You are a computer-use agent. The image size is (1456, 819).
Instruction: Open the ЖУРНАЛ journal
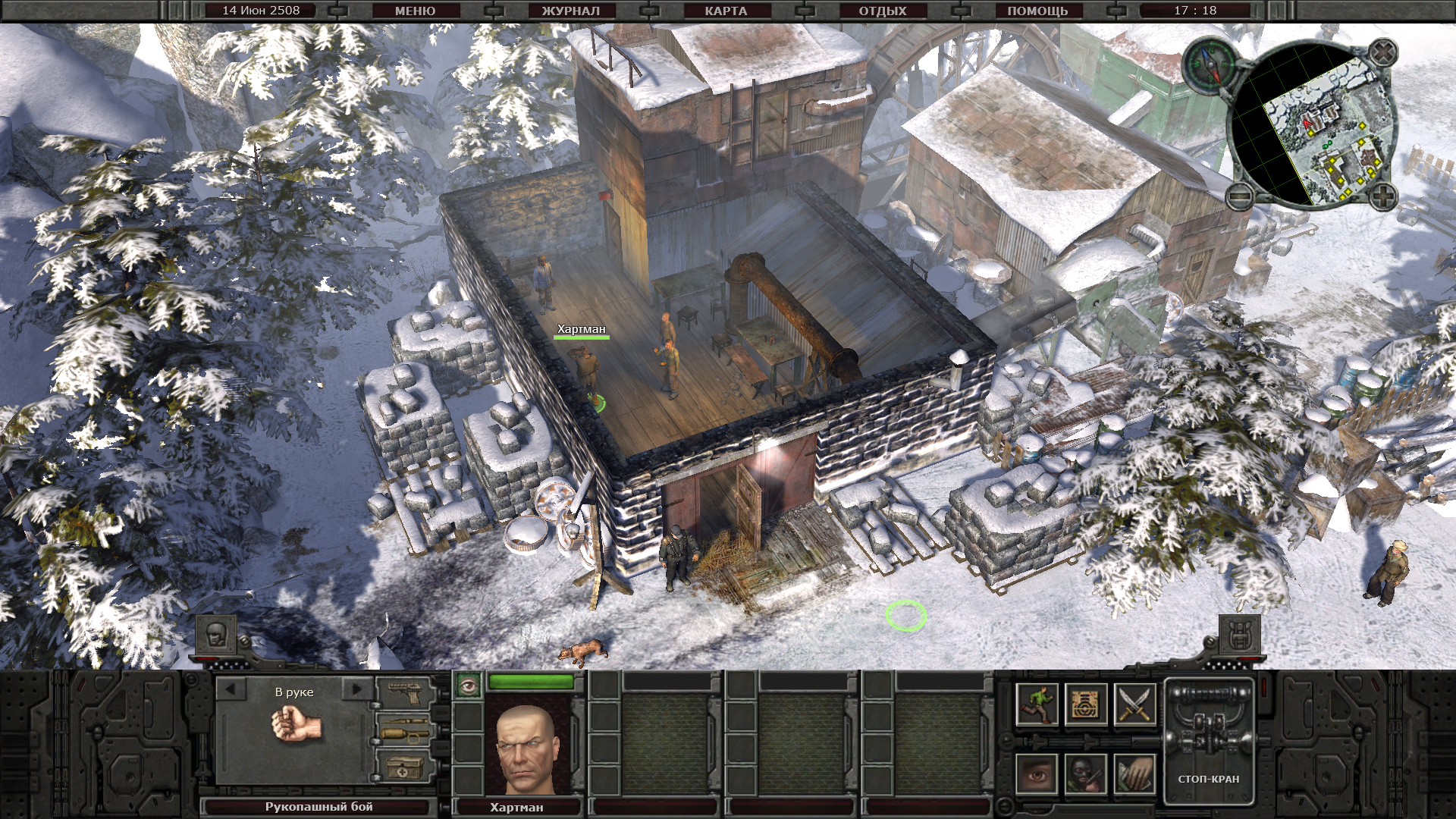(x=570, y=11)
